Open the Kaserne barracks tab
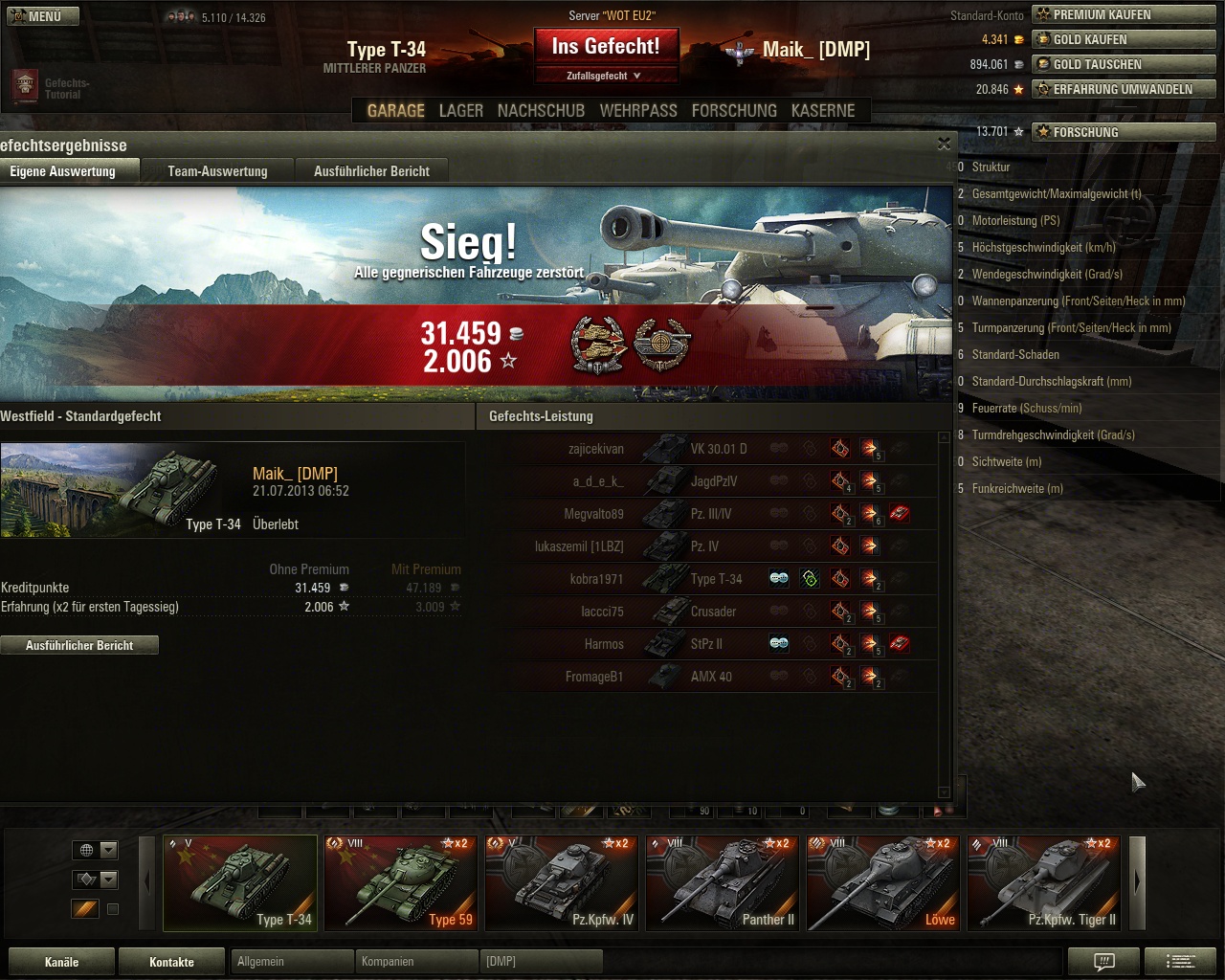Viewport: 1225px width, 980px height. point(823,111)
